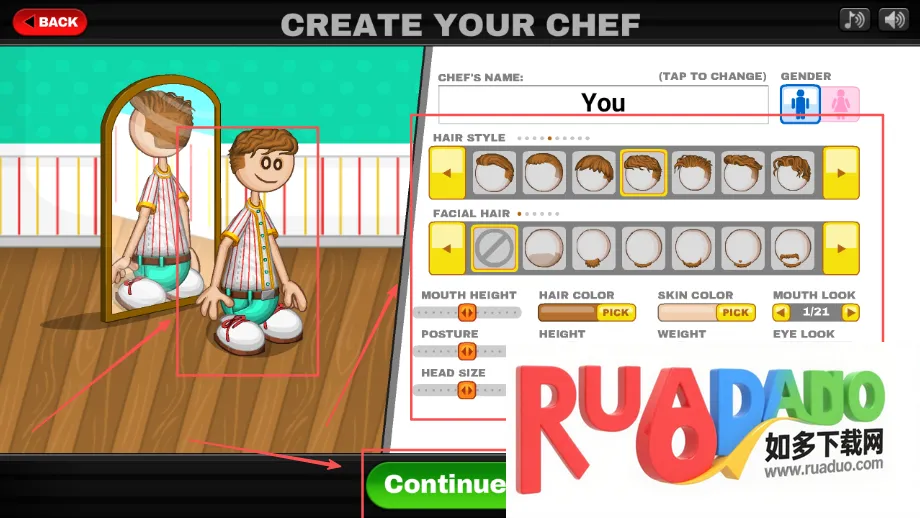Click the posture slider handle
Viewport: 920px width, 518px height.
click(466, 351)
